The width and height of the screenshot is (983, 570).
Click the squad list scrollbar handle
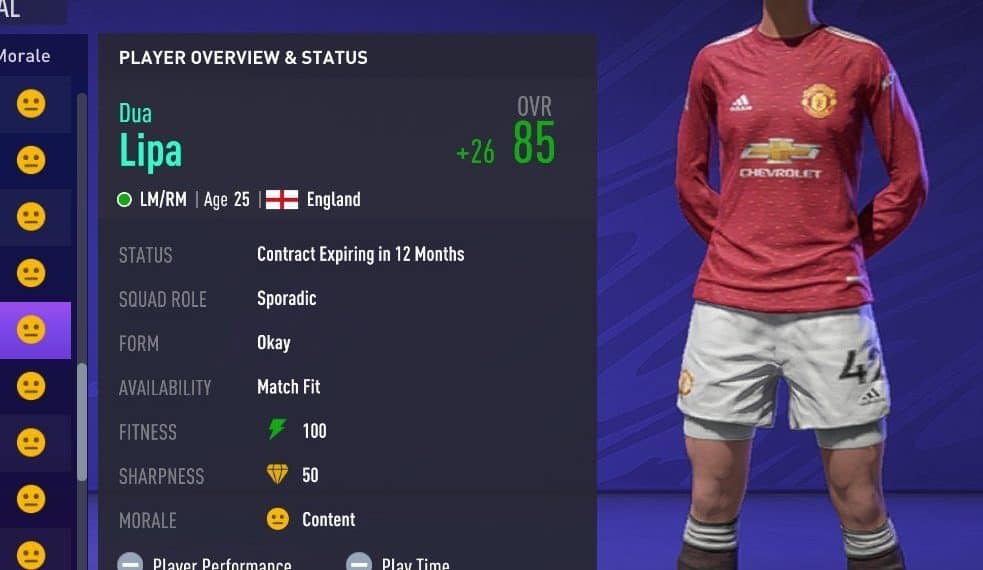point(82,420)
